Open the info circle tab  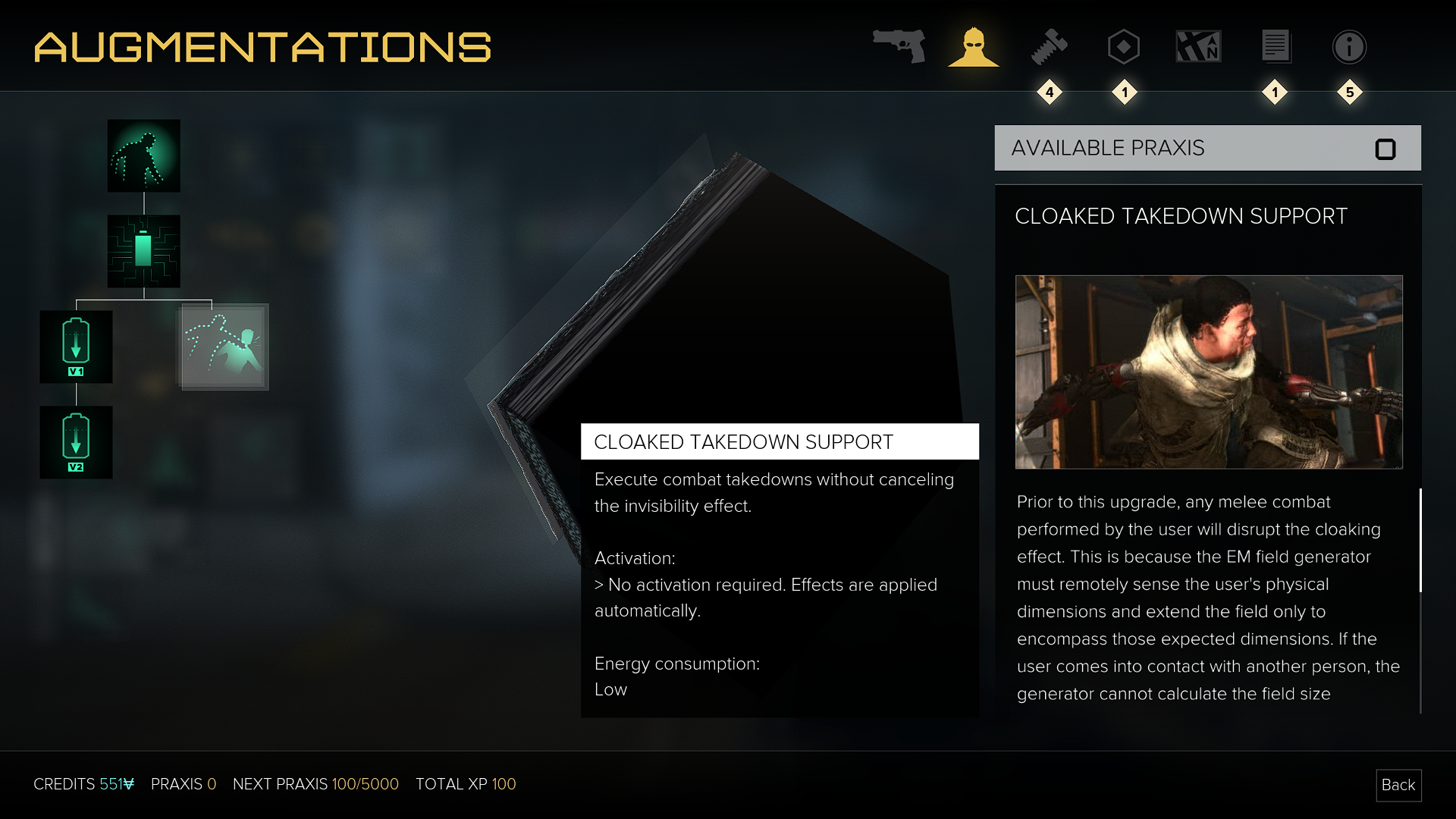[x=1350, y=47]
